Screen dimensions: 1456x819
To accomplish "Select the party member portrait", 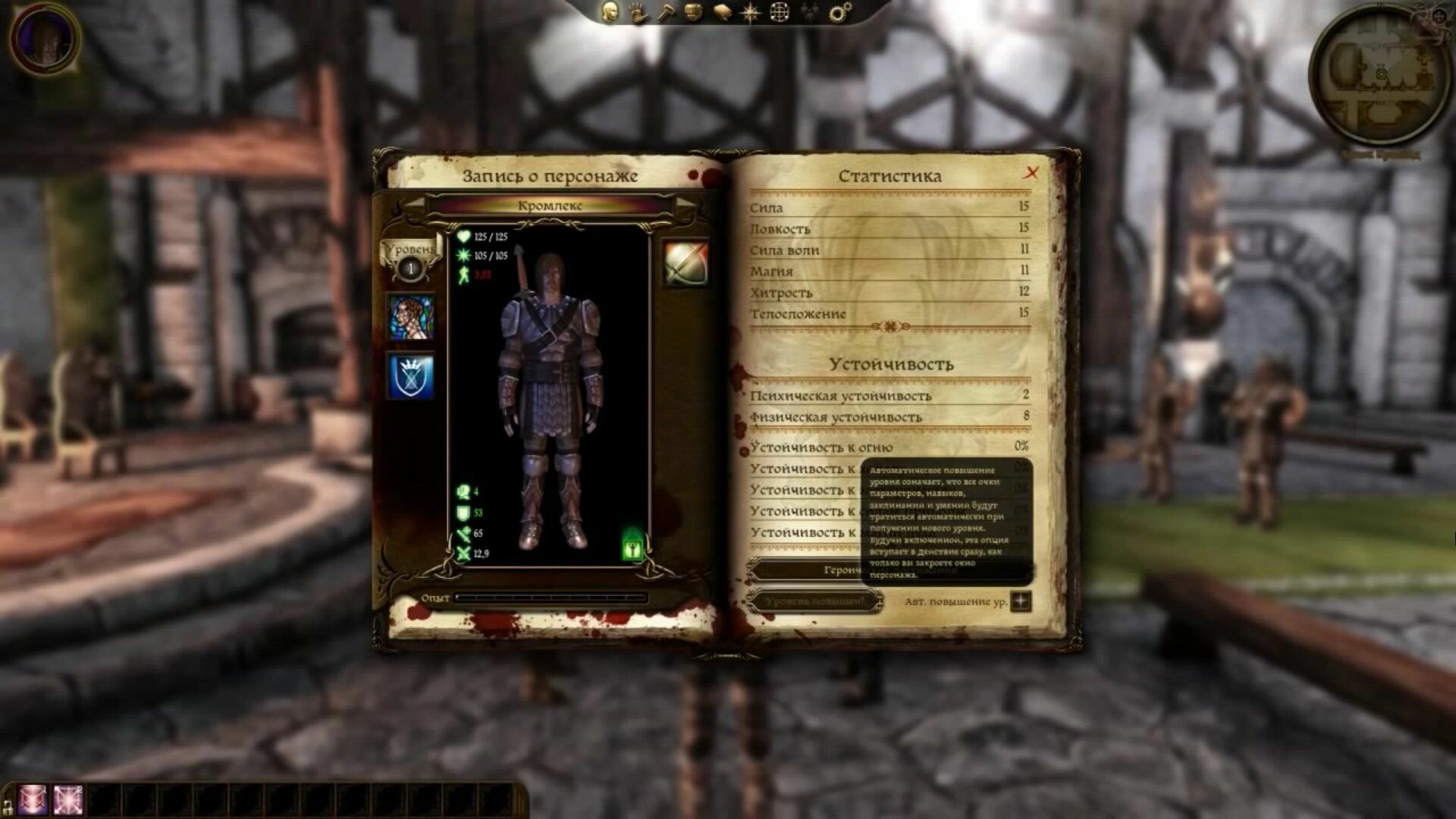I will 45,38.
